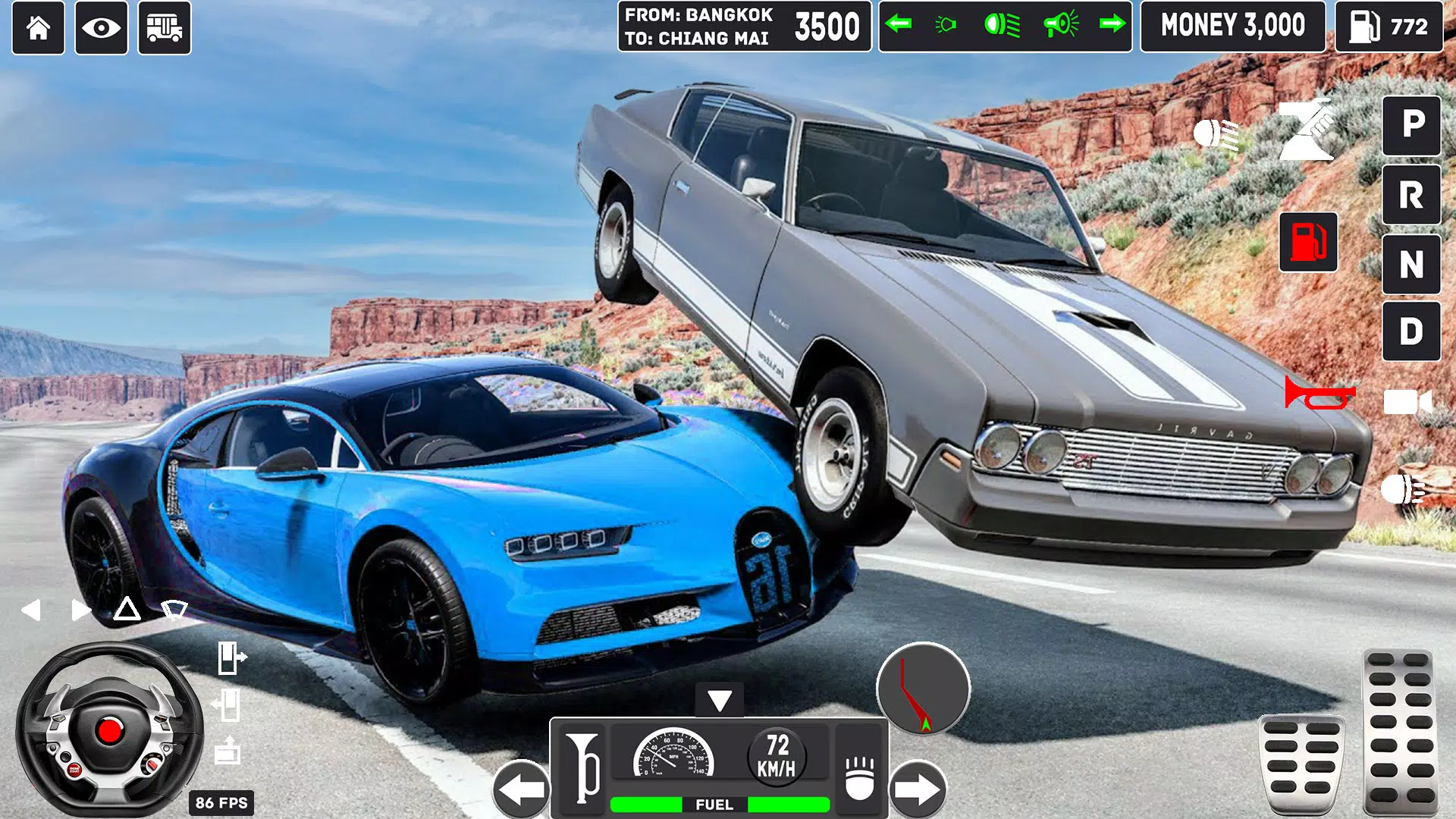Step on the brake pedal

(x=1301, y=764)
